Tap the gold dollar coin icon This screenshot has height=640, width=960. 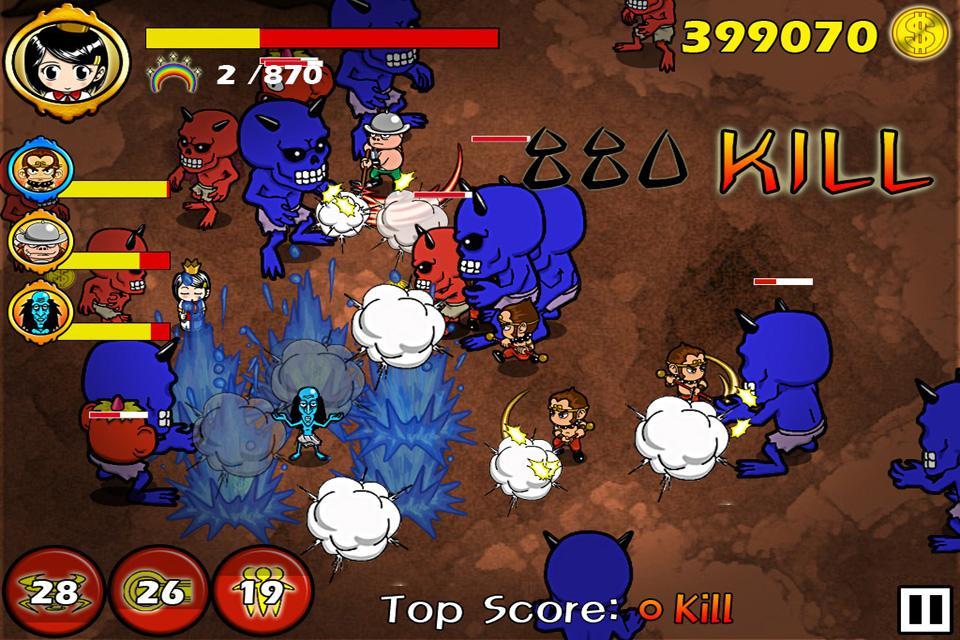click(x=919, y=35)
